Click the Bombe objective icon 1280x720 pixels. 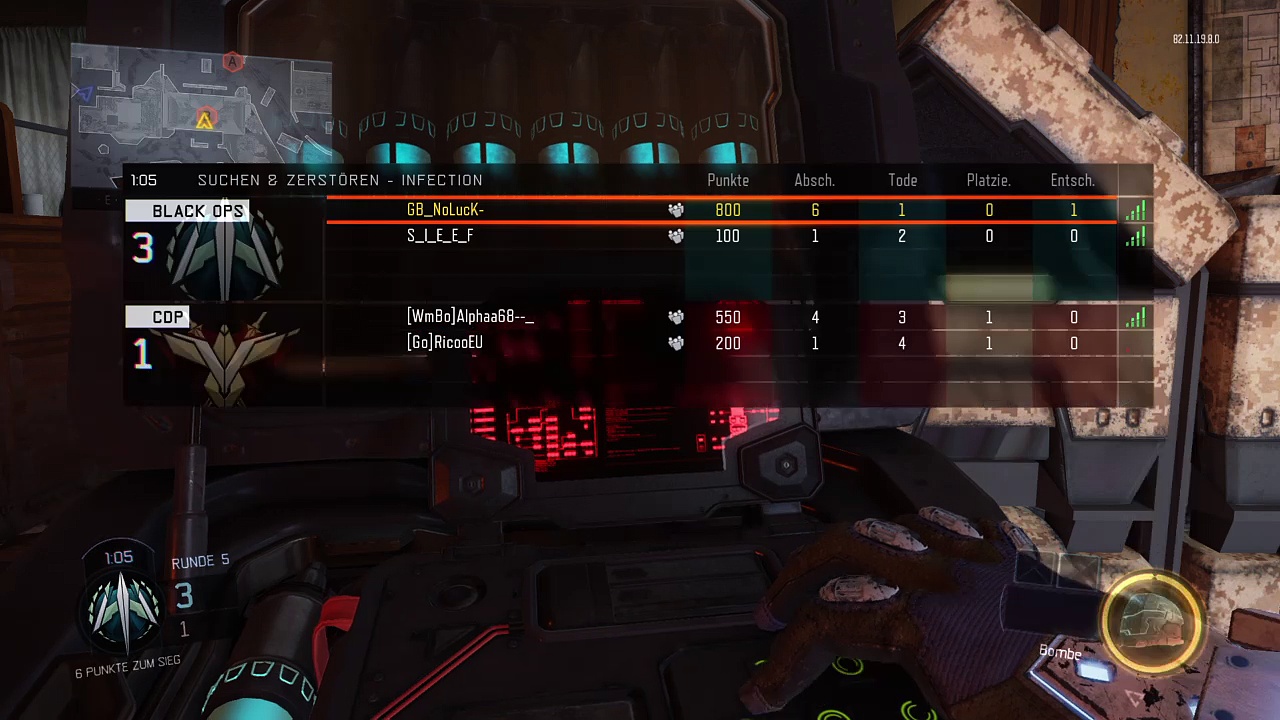pyautogui.click(x=1152, y=620)
